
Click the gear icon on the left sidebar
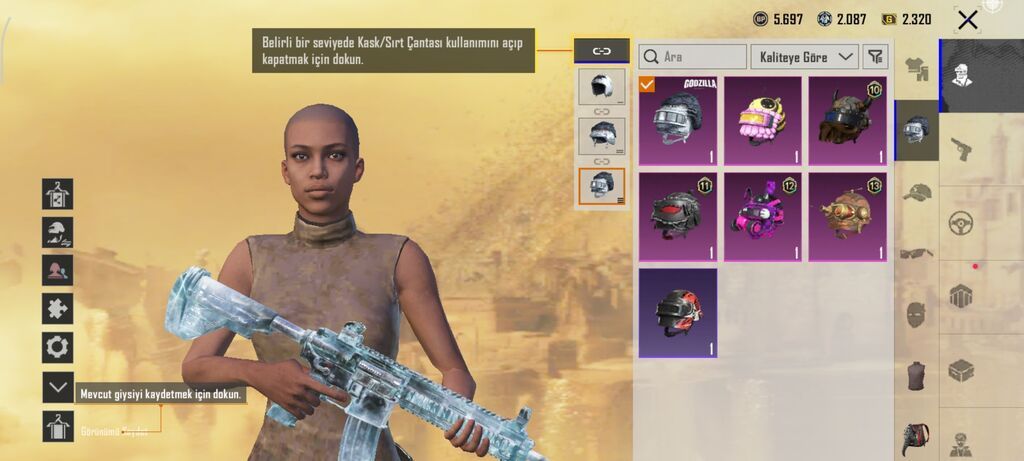[x=57, y=347]
